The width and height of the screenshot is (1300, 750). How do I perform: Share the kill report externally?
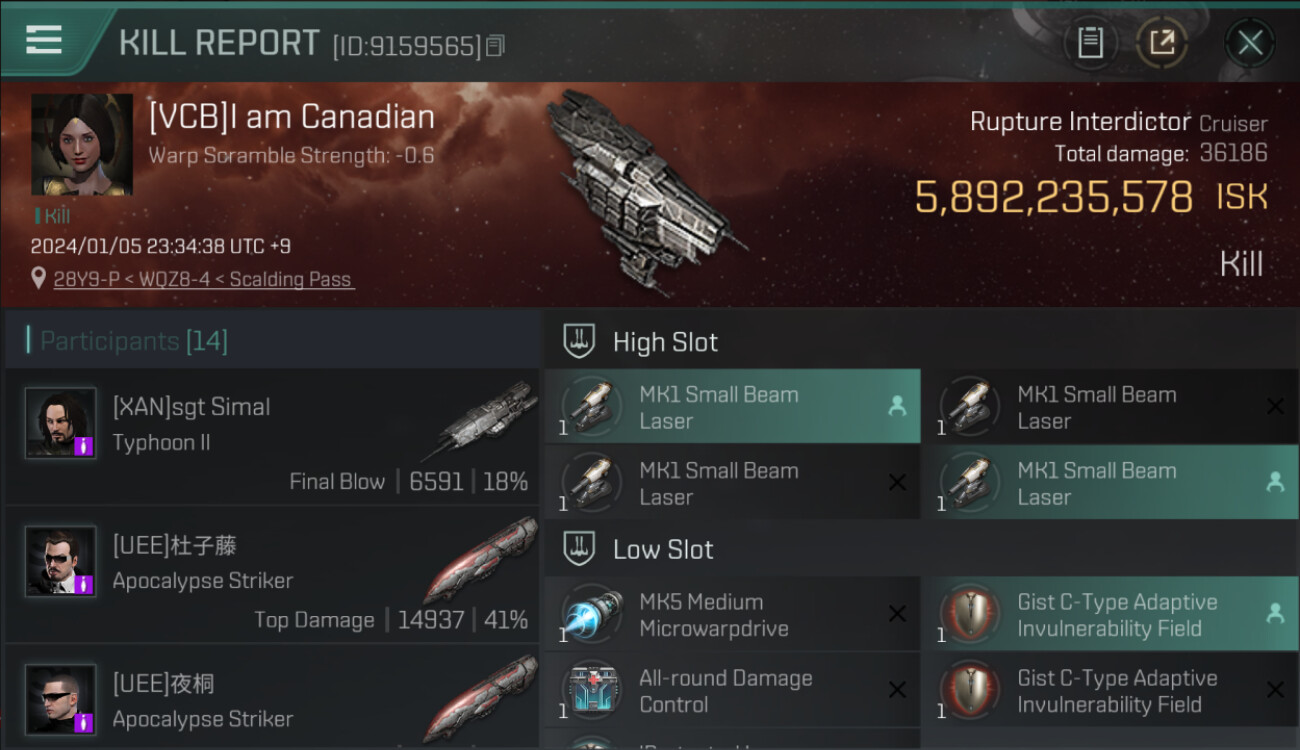1162,43
